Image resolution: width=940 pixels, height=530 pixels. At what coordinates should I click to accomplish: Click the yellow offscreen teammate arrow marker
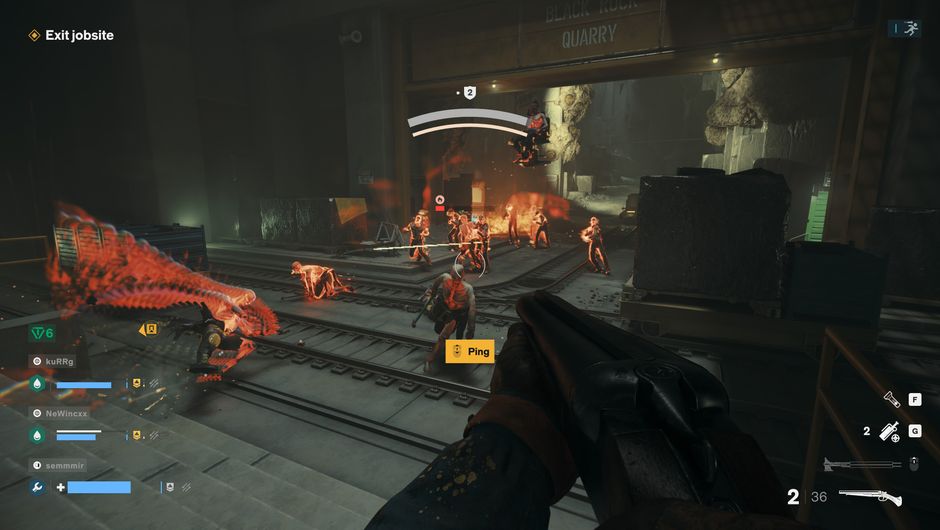(149, 329)
